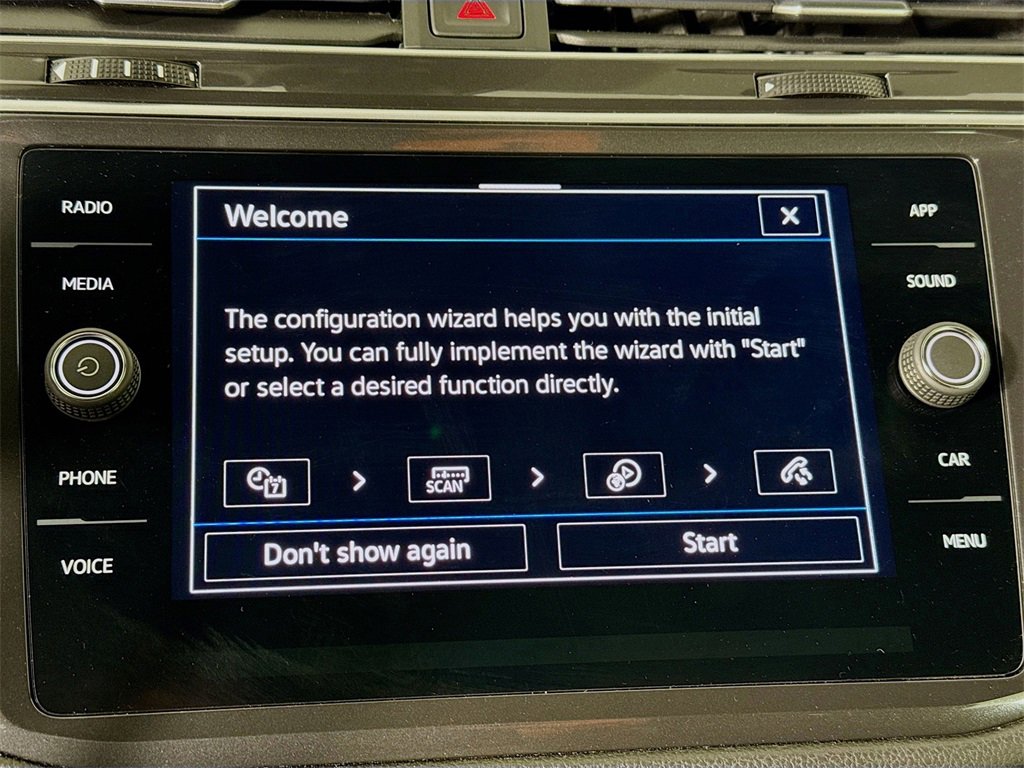
Task: Open SOUND settings
Action: pyautogui.click(x=931, y=282)
